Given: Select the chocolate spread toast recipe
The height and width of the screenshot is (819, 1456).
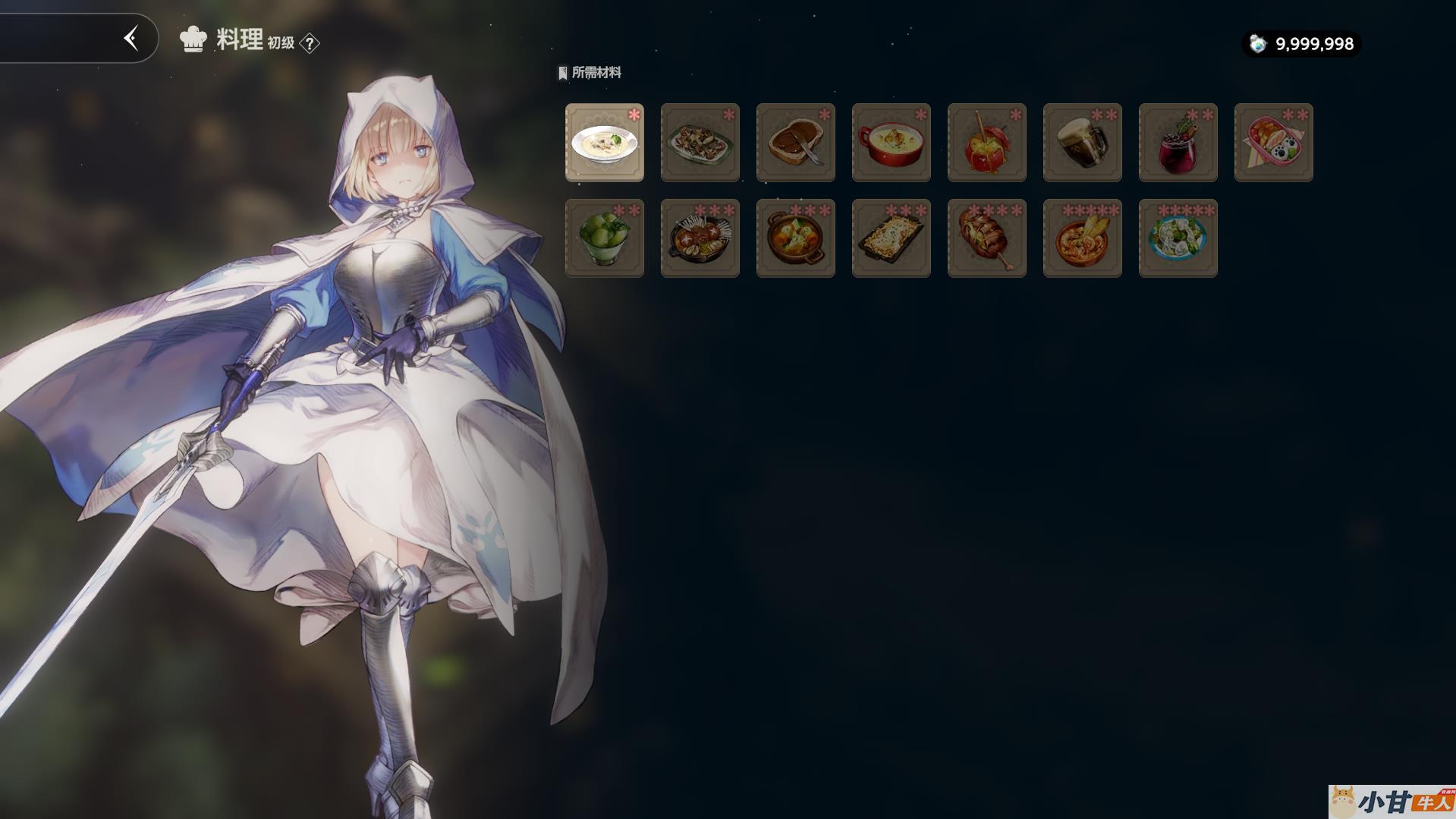Looking at the screenshot, I should [x=795, y=143].
